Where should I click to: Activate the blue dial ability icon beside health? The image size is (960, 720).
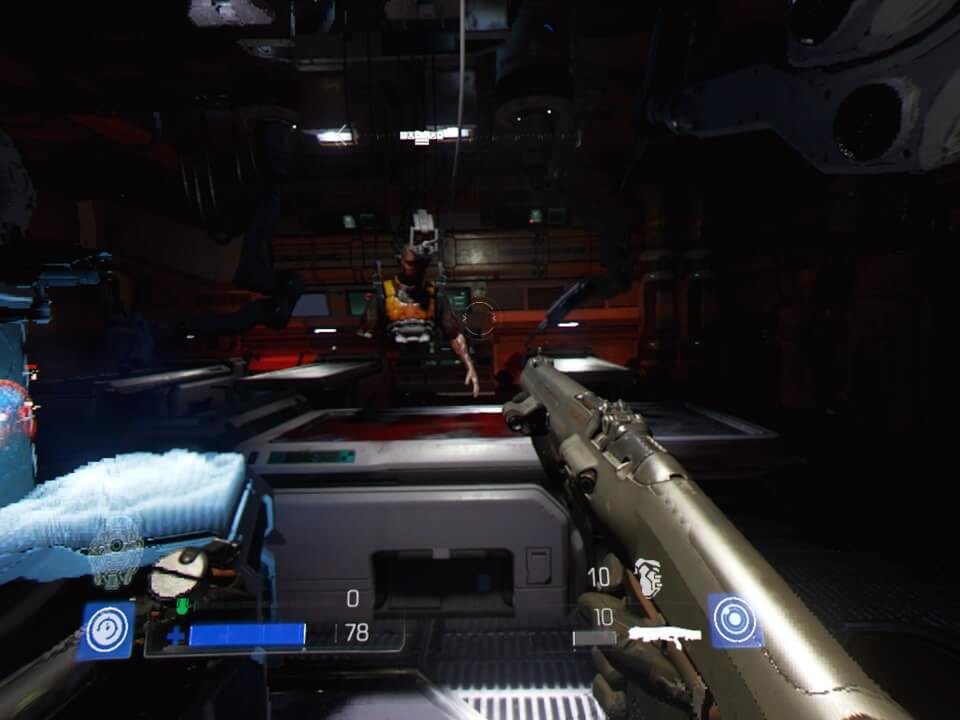click(106, 631)
